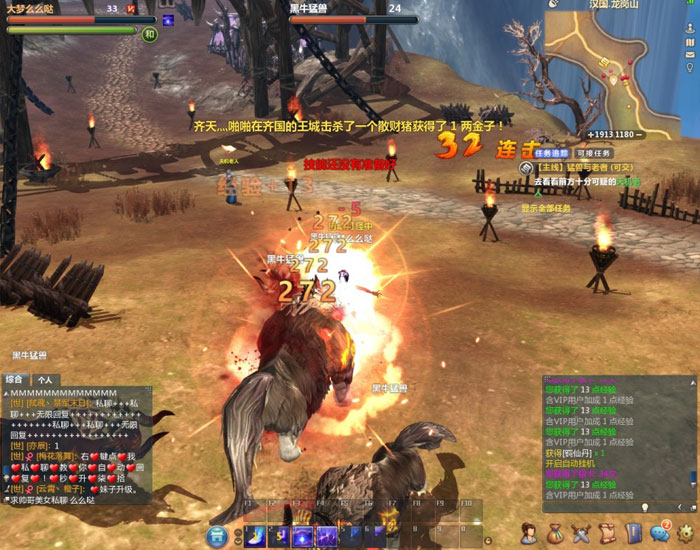Image resolution: width=700 pixels, height=550 pixels.
Task: Open the gear settings icon
Action: click(686, 533)
